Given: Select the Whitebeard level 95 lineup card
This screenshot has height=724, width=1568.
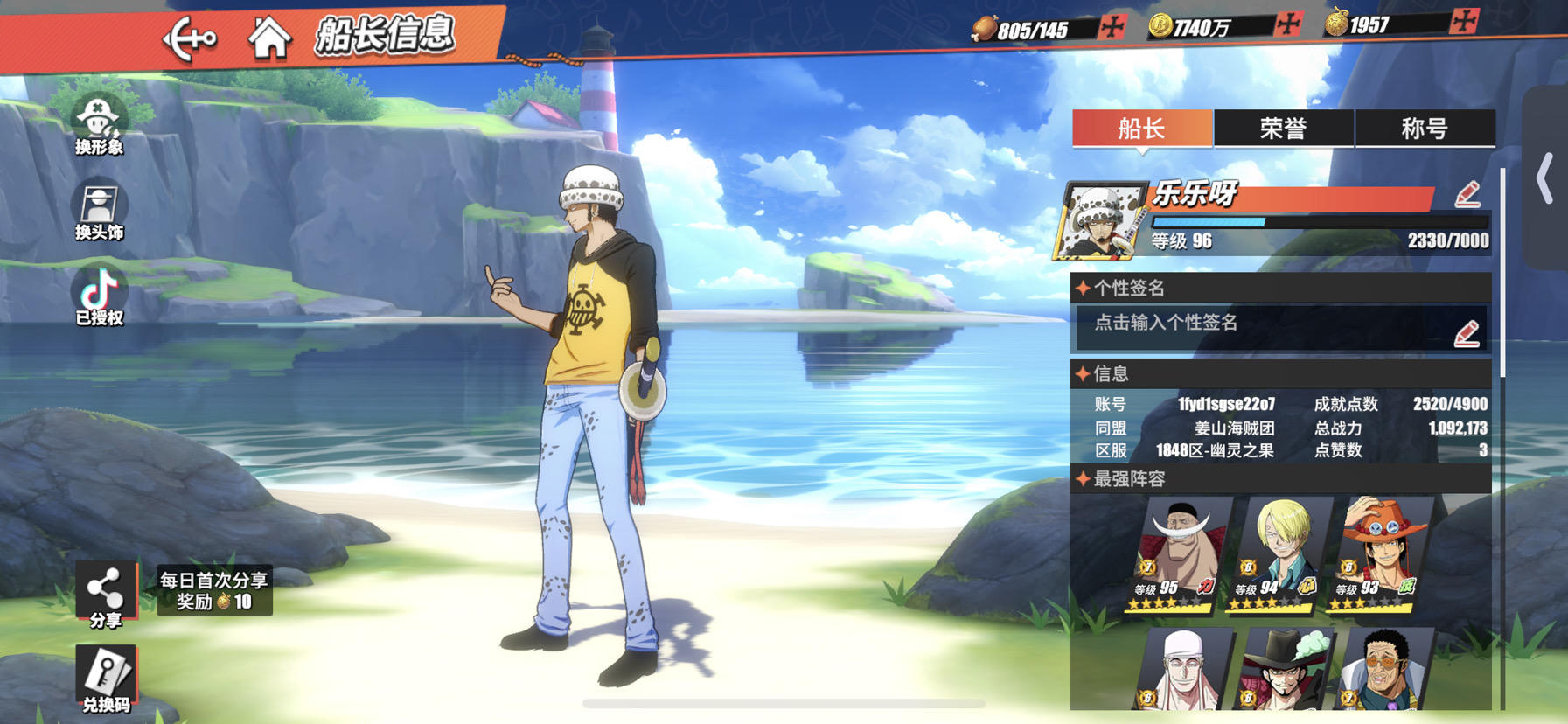Looking at the screenshot, I should coord(1178,554).
